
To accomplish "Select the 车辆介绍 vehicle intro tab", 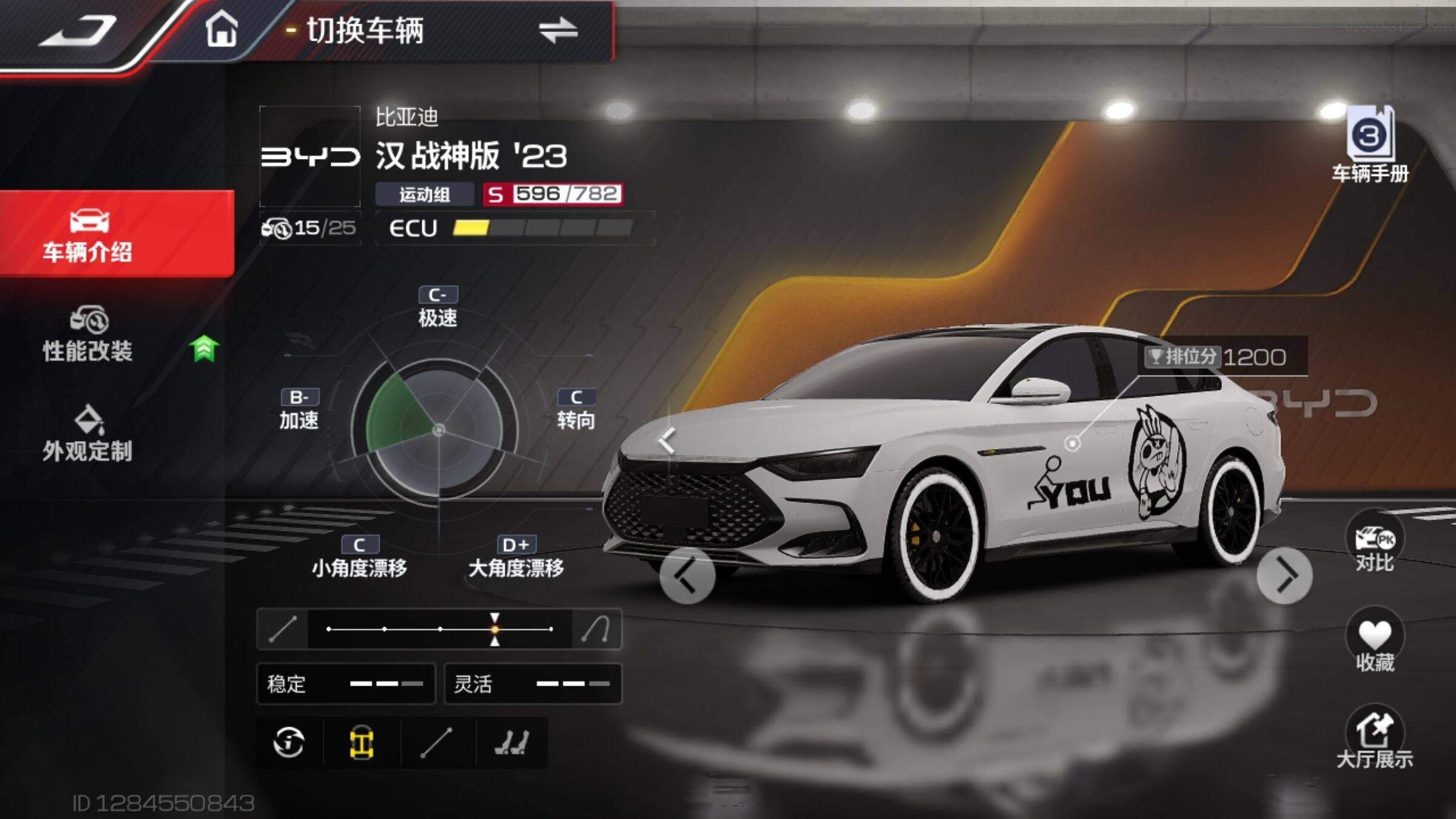I will [89, 235].
